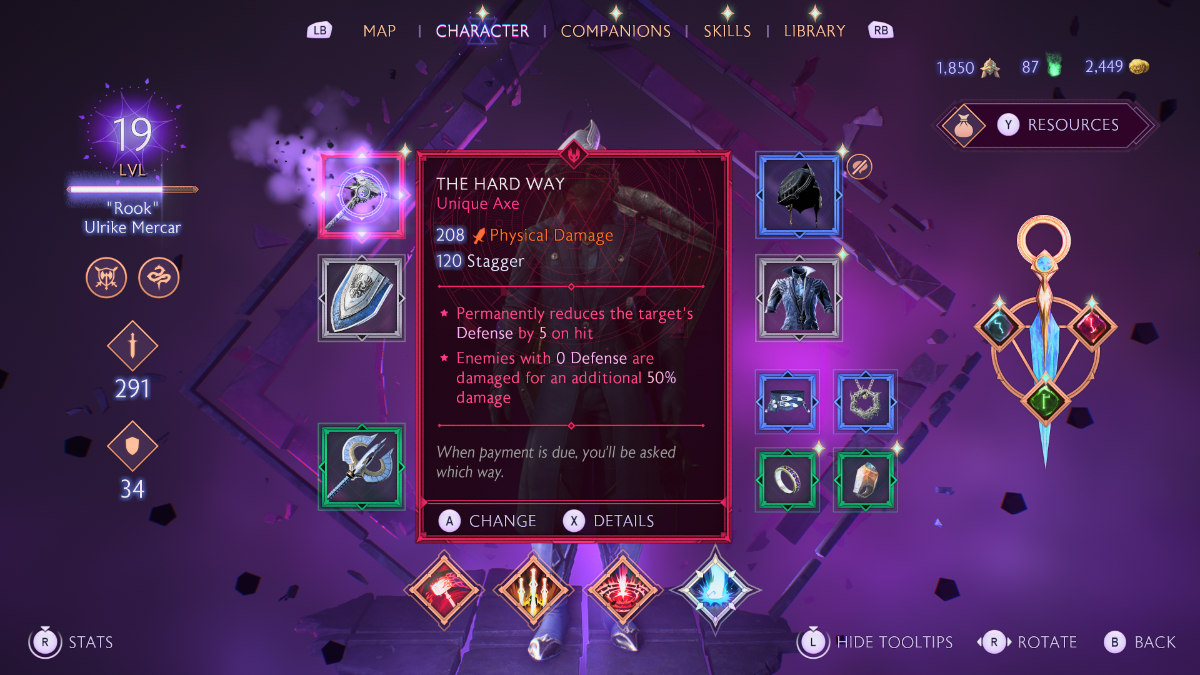Choose the belt equipment slot
This screenshot has width=1200, height=675.
788,402
